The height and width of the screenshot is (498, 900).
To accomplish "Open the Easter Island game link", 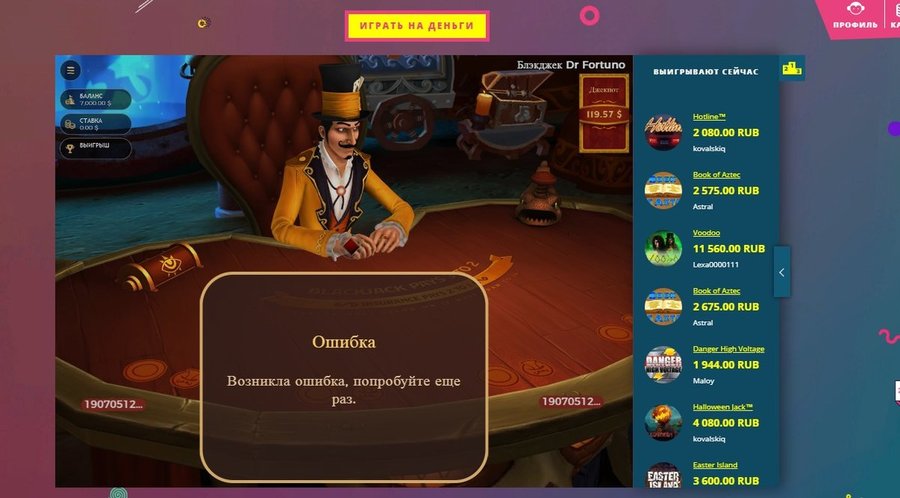I will pyautogui.click(x=715, y=465).
